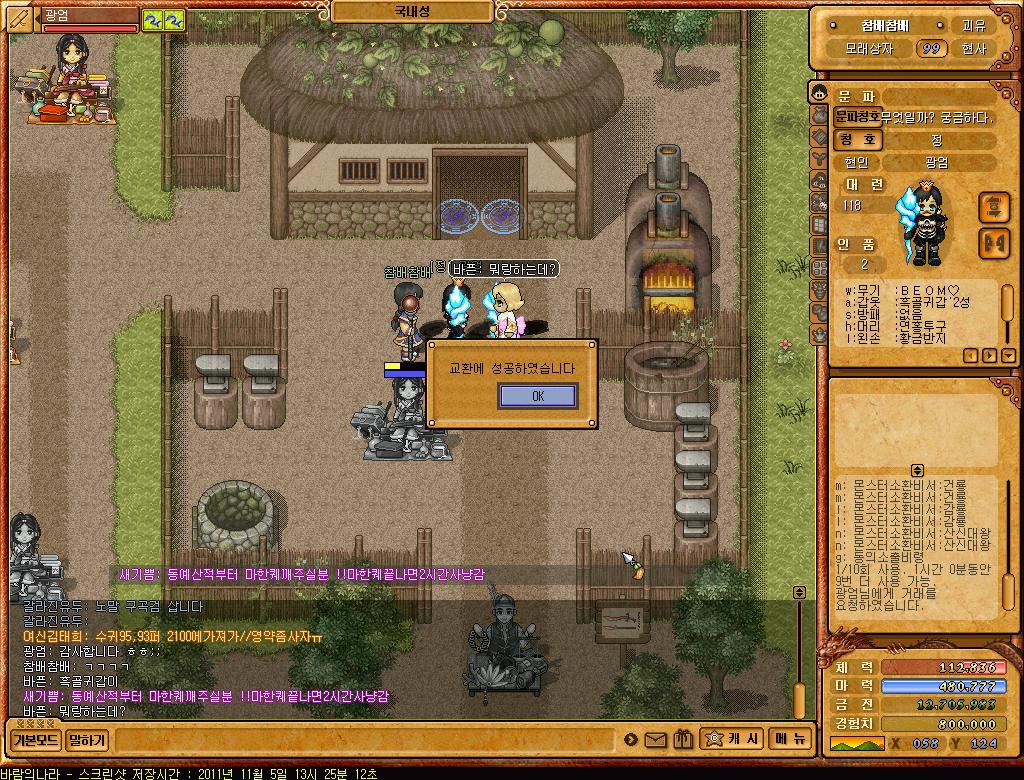
Task: Click the 칭호 title button
Action: (x=858, y=140)
